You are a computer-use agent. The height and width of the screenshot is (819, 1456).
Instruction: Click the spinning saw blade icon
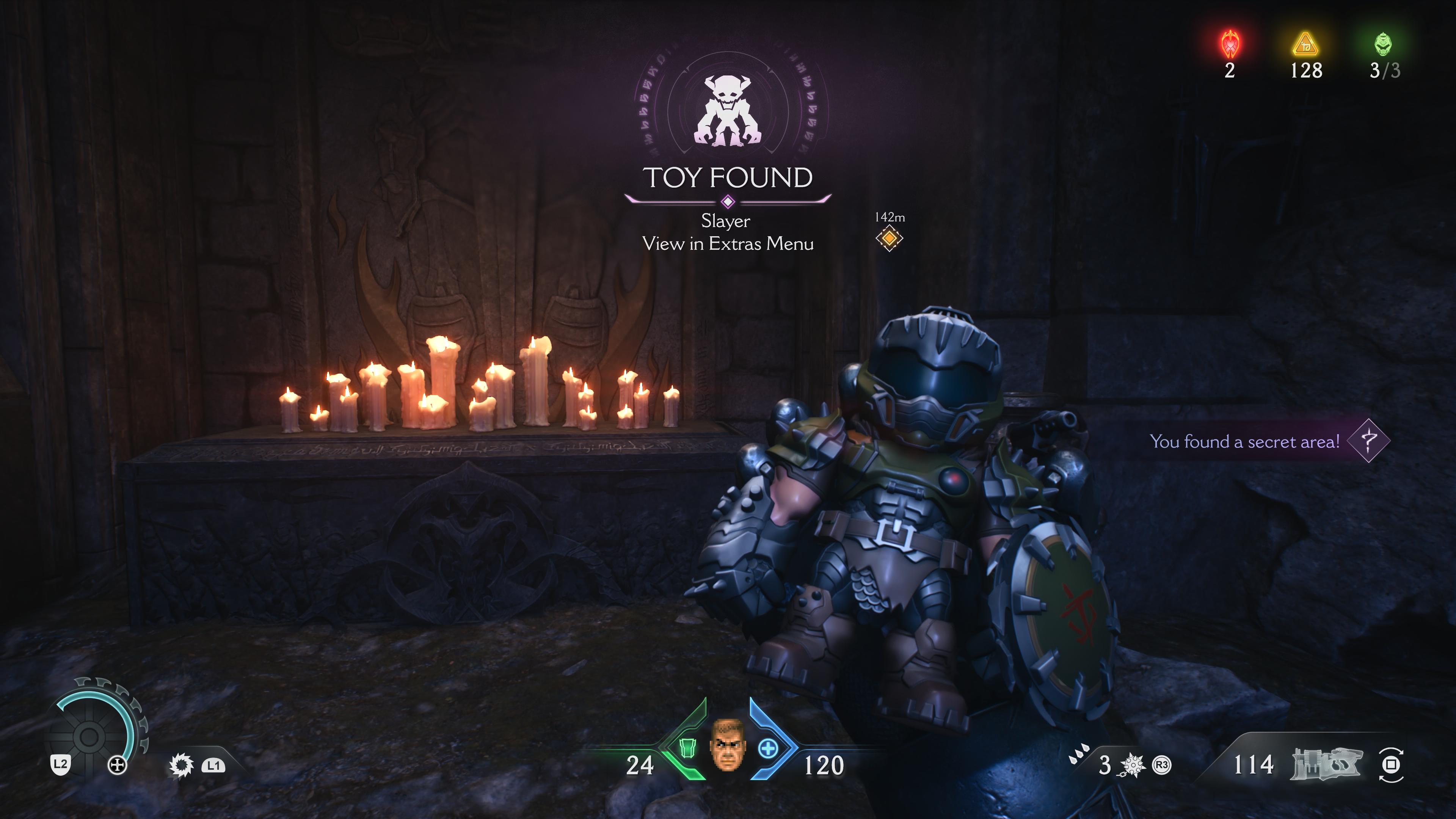click(x=181, y=766)
